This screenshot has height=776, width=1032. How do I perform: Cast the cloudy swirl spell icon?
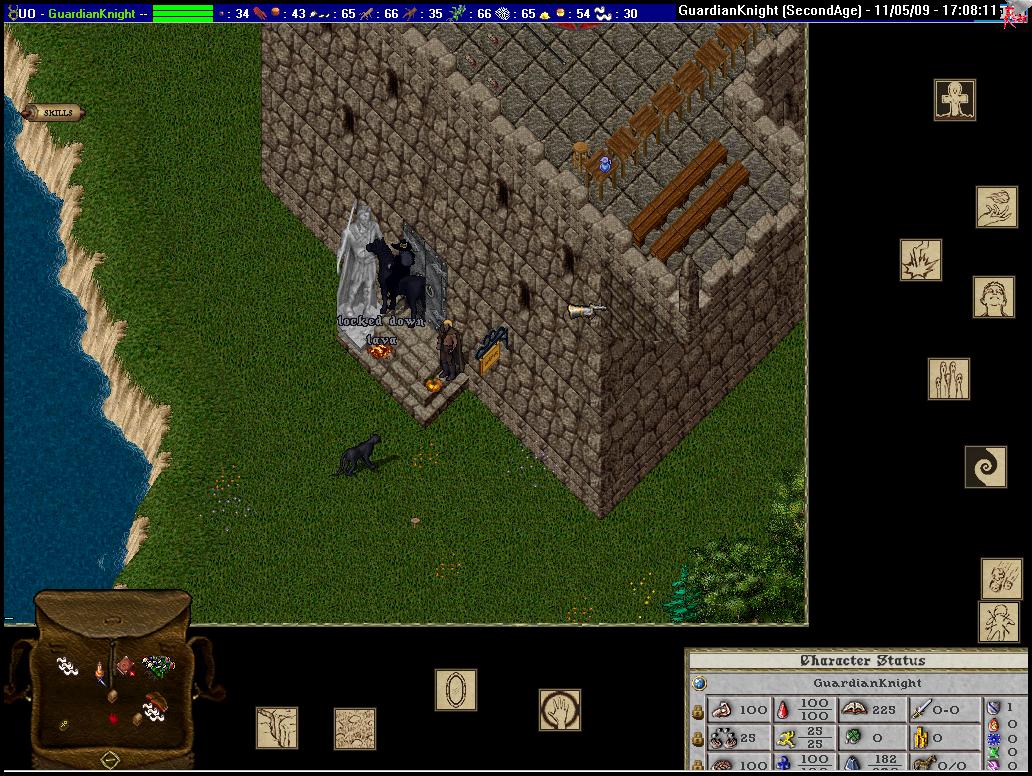[x=354, y=728]
